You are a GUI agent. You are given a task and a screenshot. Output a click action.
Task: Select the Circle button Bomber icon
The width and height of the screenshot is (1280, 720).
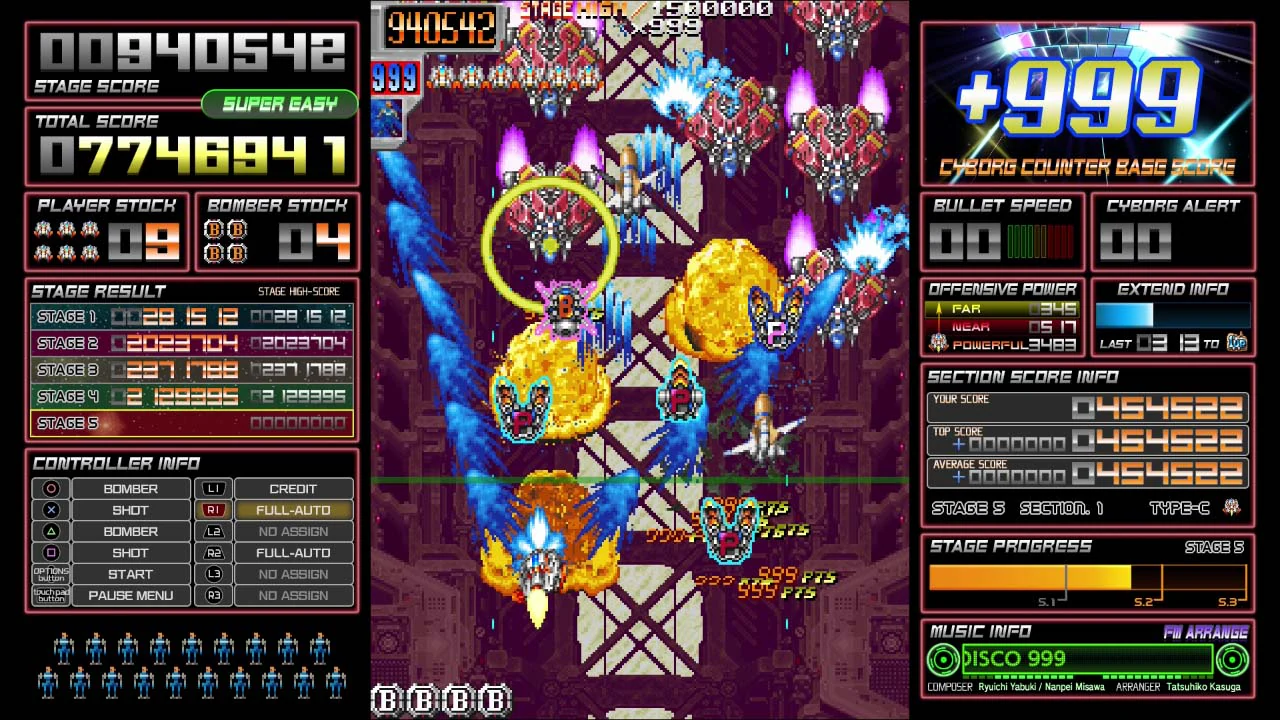pyautogui.click(x=50, y=489)
